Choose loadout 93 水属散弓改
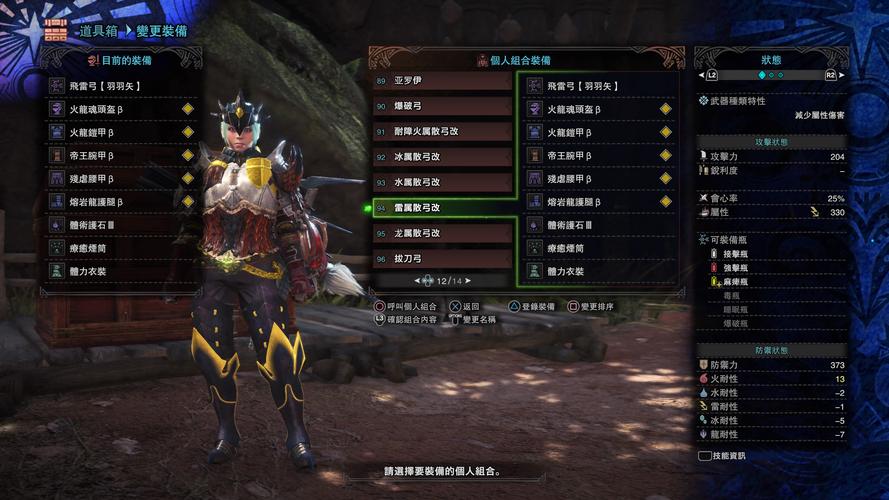This screenshot has height=500, width=889. pos(441,182)
